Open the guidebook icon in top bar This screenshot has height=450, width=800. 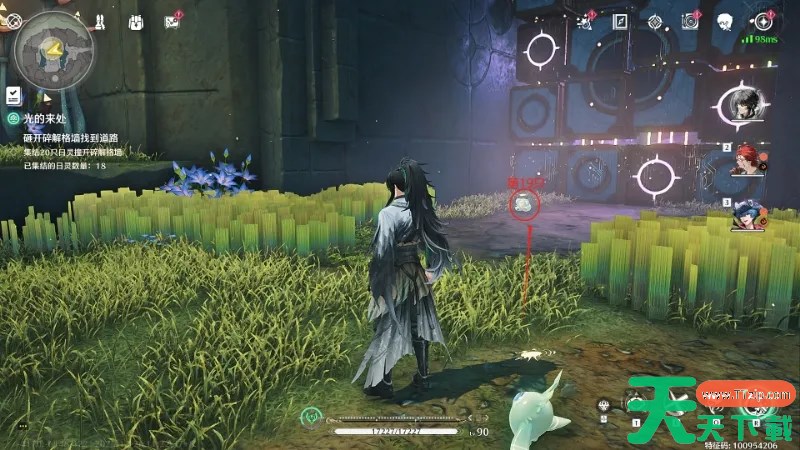click(621, 21)
